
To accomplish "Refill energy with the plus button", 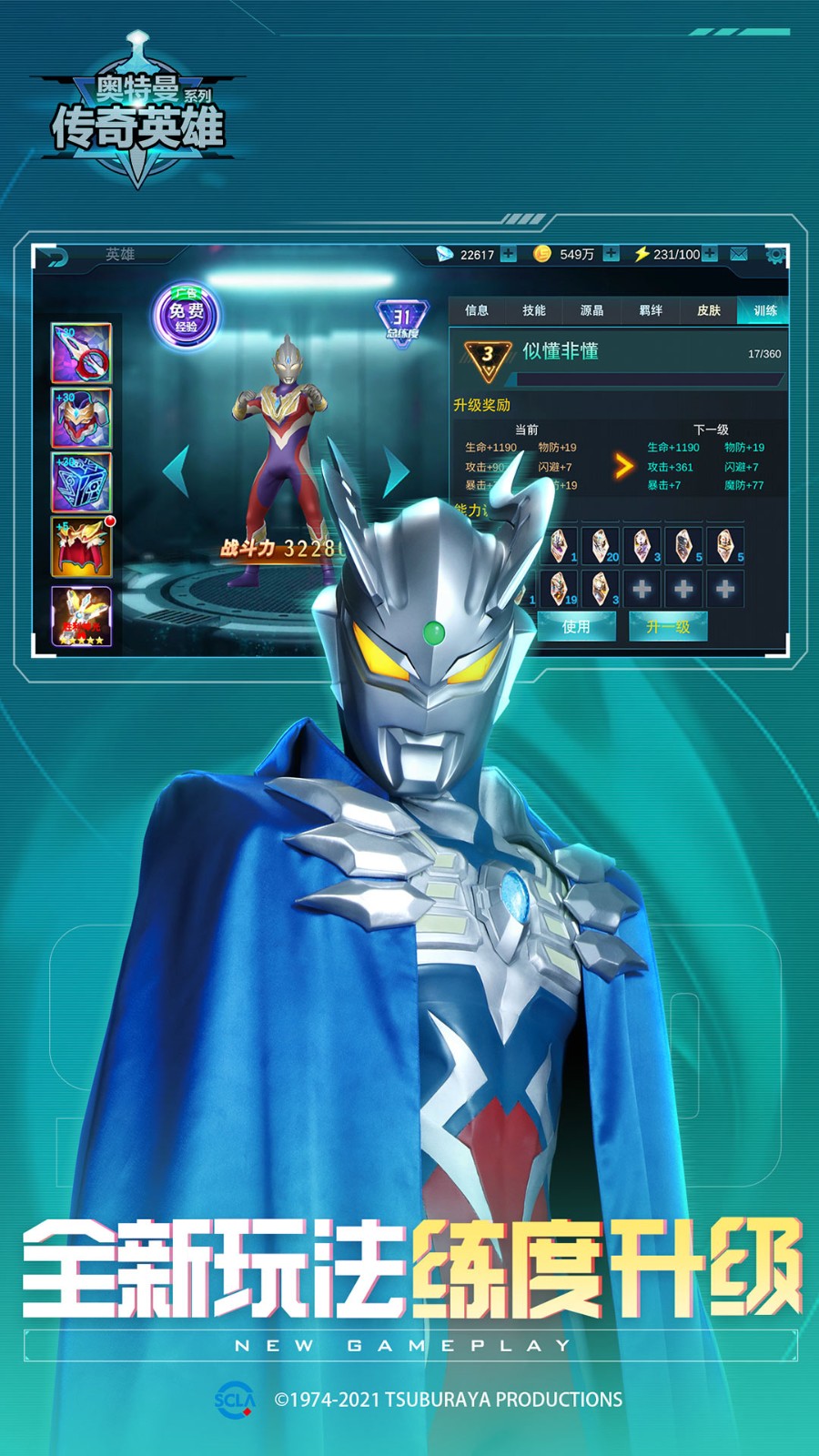I will click(x=710, y=254).
